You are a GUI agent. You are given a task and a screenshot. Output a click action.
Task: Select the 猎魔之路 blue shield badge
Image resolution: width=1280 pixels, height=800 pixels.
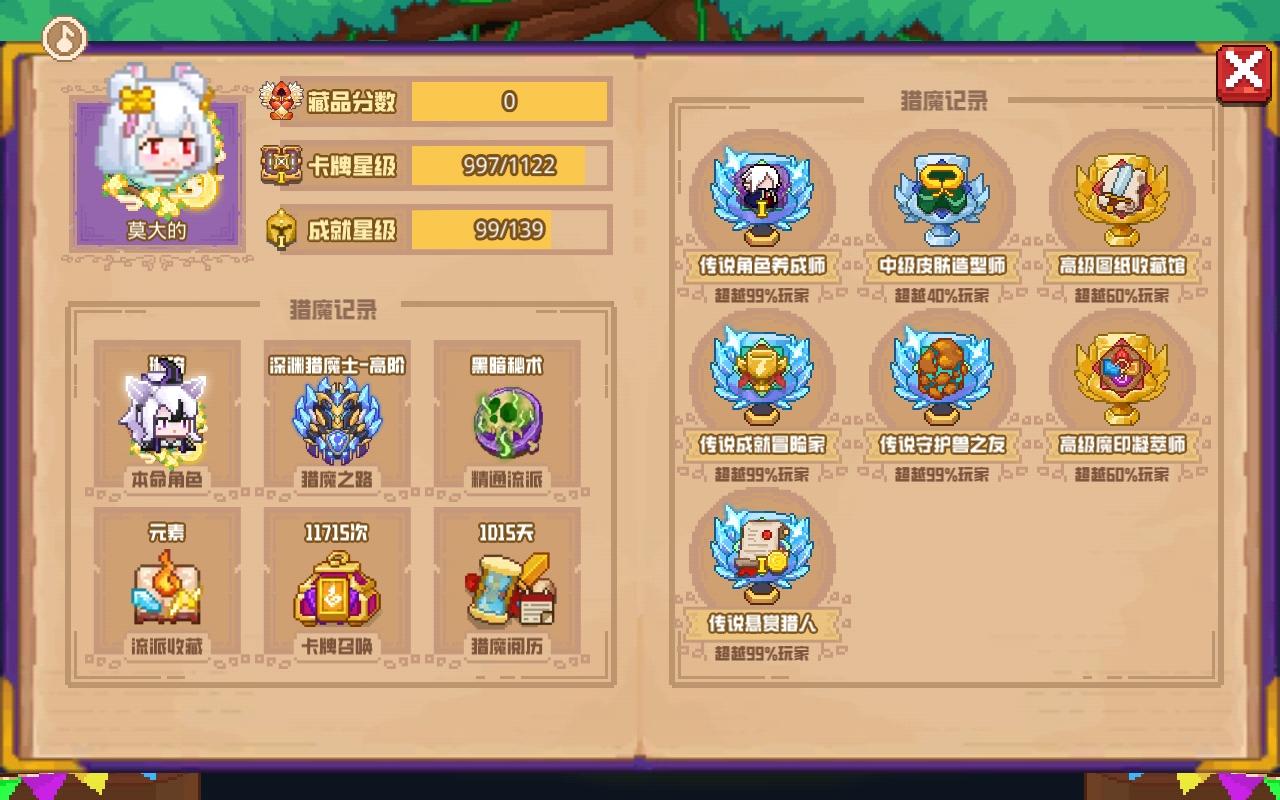click(x=338, y=413)
